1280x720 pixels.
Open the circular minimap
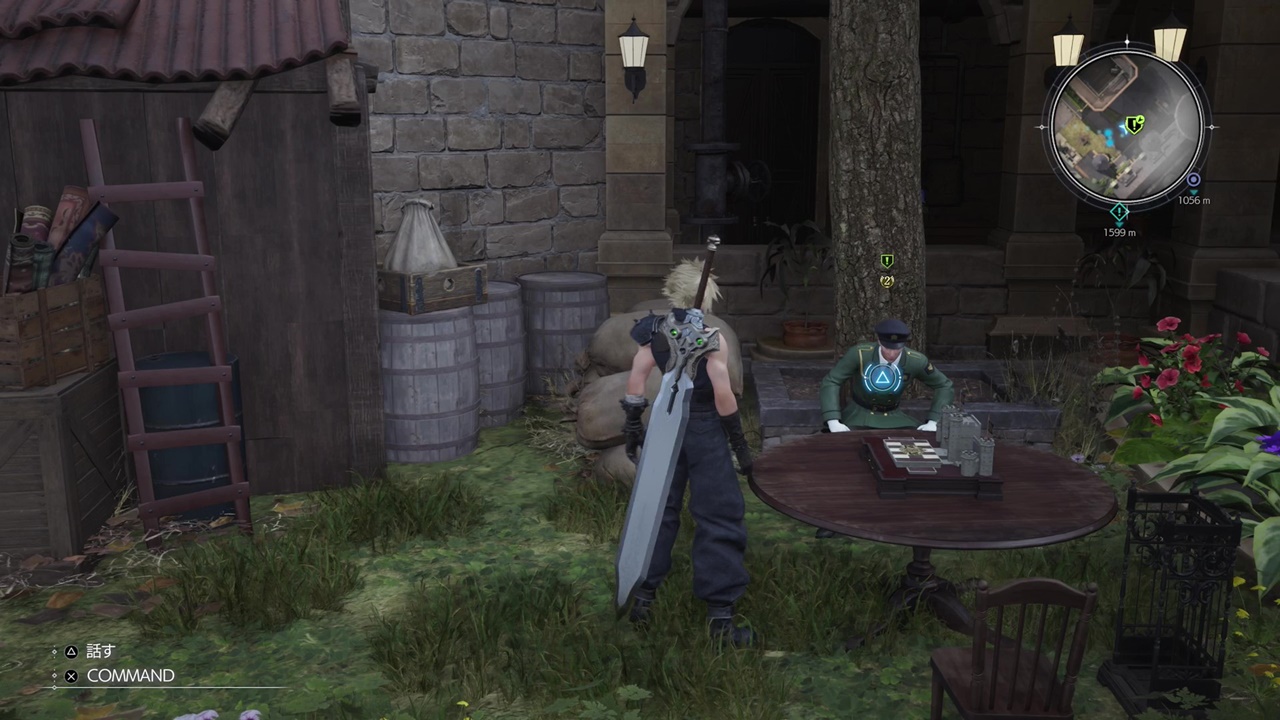[x=1126, y=127]
